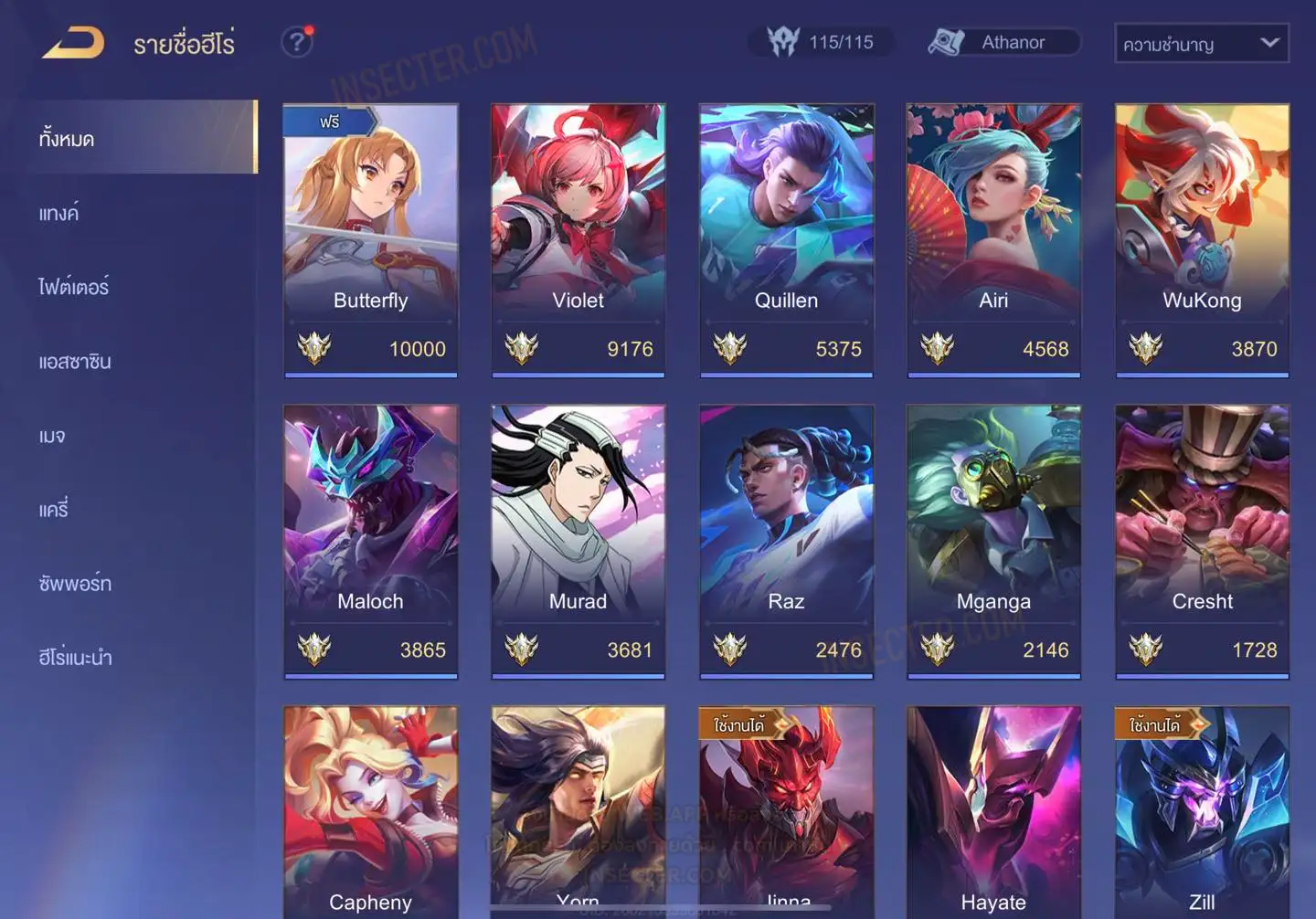Open the Quillen hero card

[786, 239]
